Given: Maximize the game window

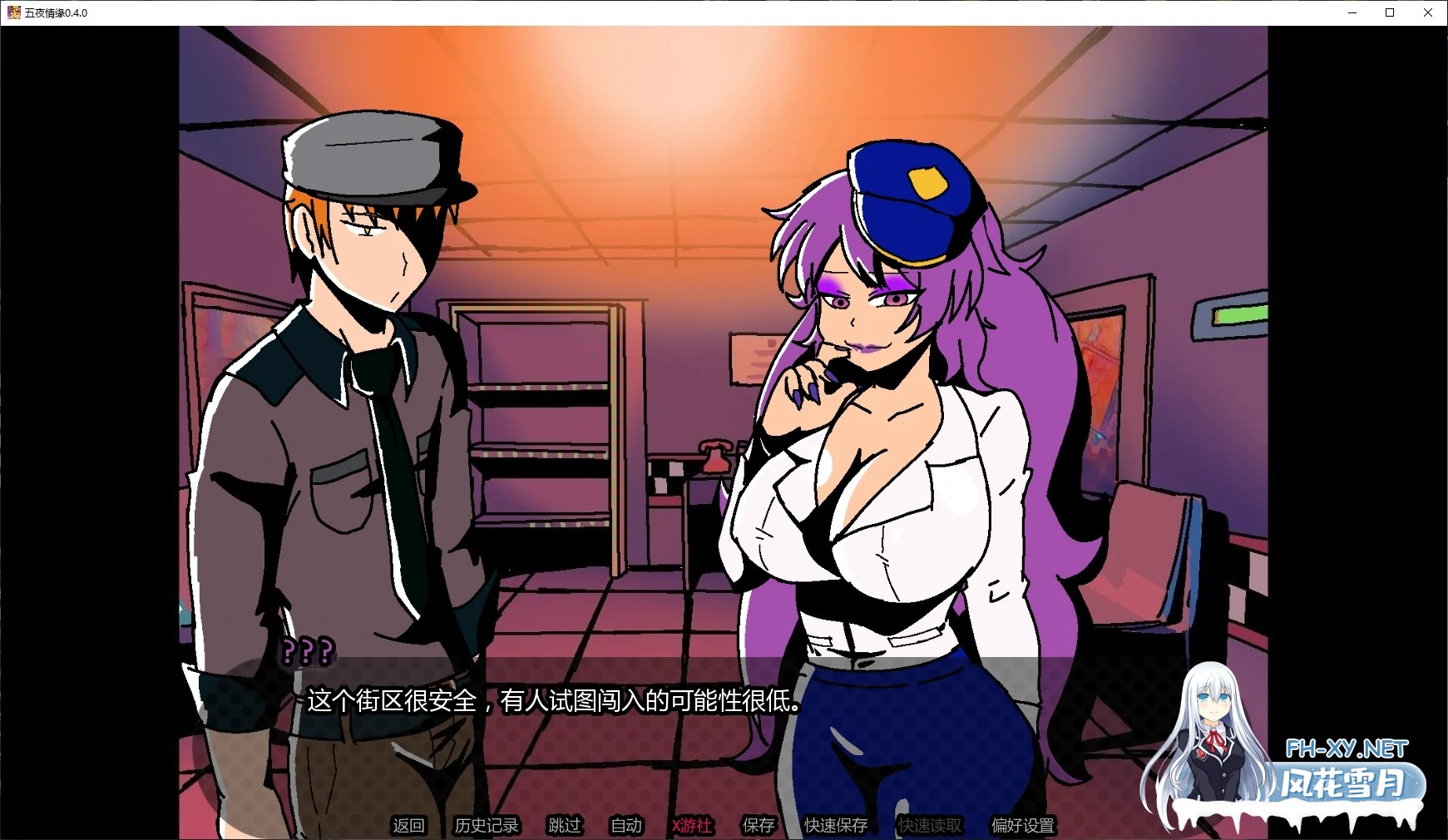Looking at the screenshot, I should pos(1388,12).
